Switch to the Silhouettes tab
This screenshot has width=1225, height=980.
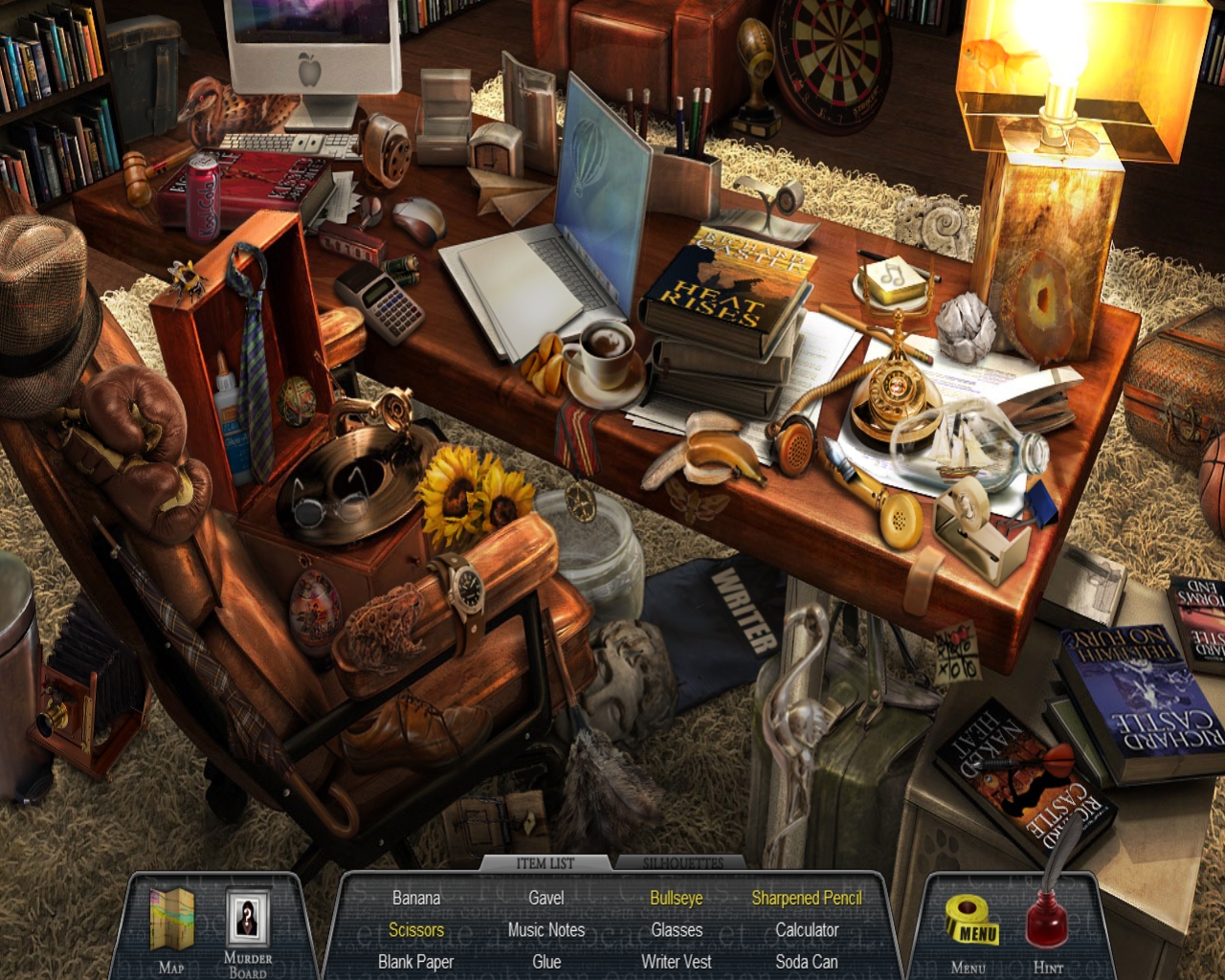682,863
